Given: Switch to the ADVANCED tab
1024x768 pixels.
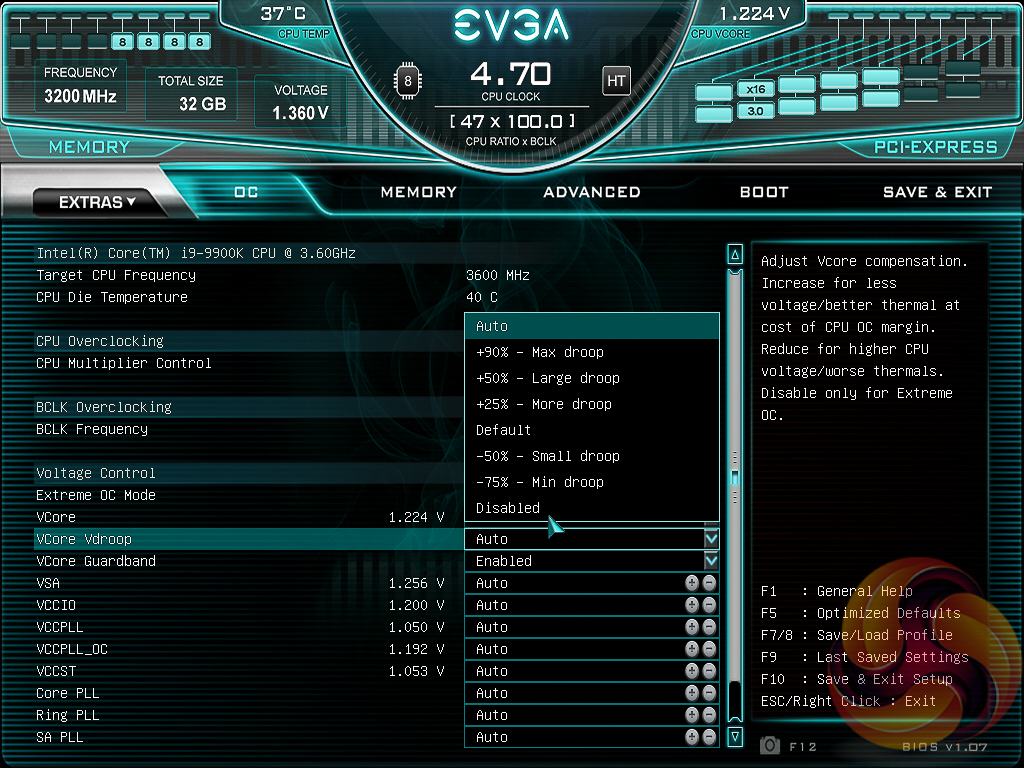Looking at the screenshot, I should pyautogui.click(x=592, y=192).
